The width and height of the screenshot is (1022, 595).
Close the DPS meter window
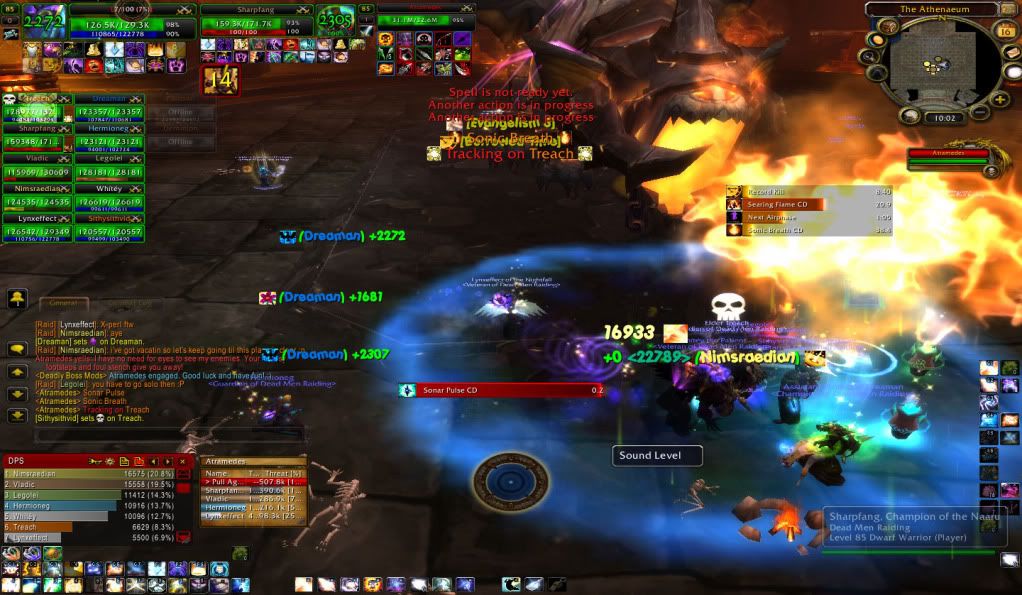tap(183, 460)
